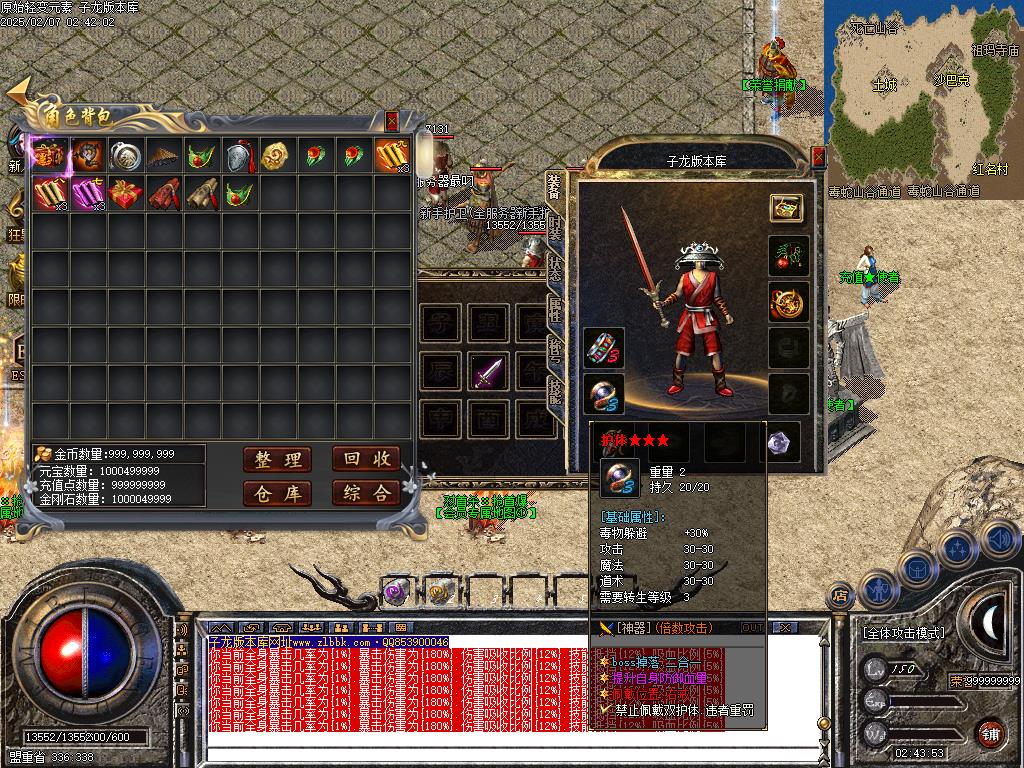The image size is (1024, 768).
Task: Open the 属性 attributes tab
Action: (x=556, y=310)
